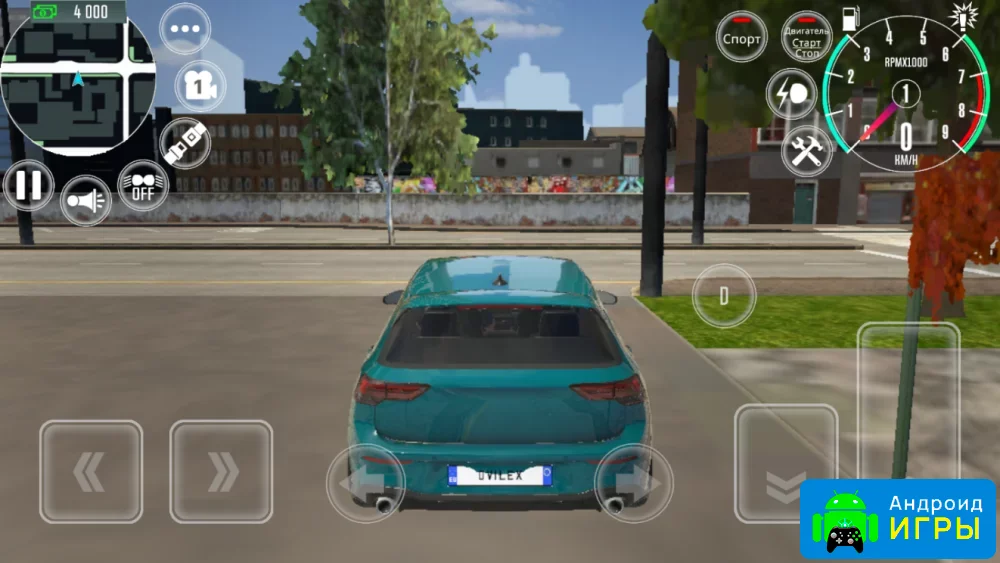Enable Спорт driving mode

(x=742, y=38)
